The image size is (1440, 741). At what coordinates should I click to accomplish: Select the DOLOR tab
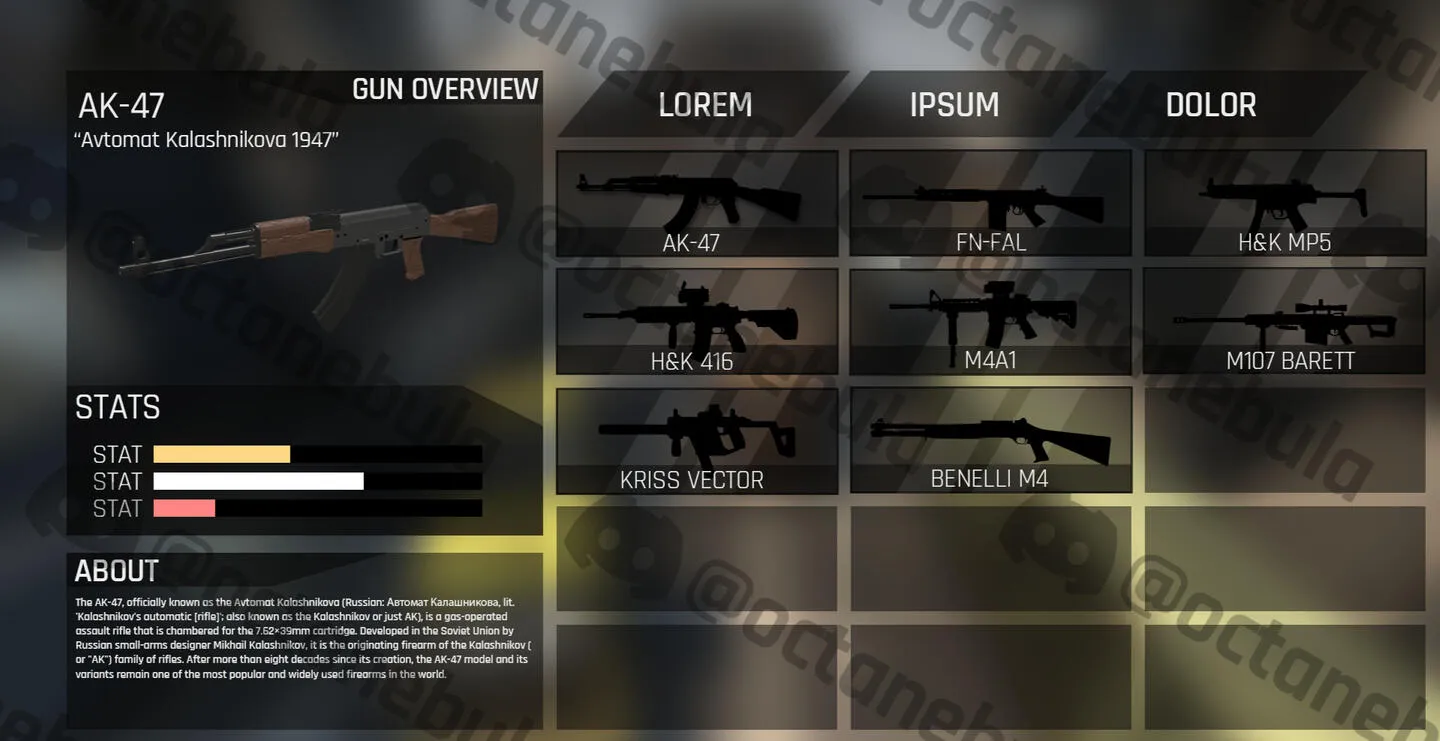tap(1210, 105)
